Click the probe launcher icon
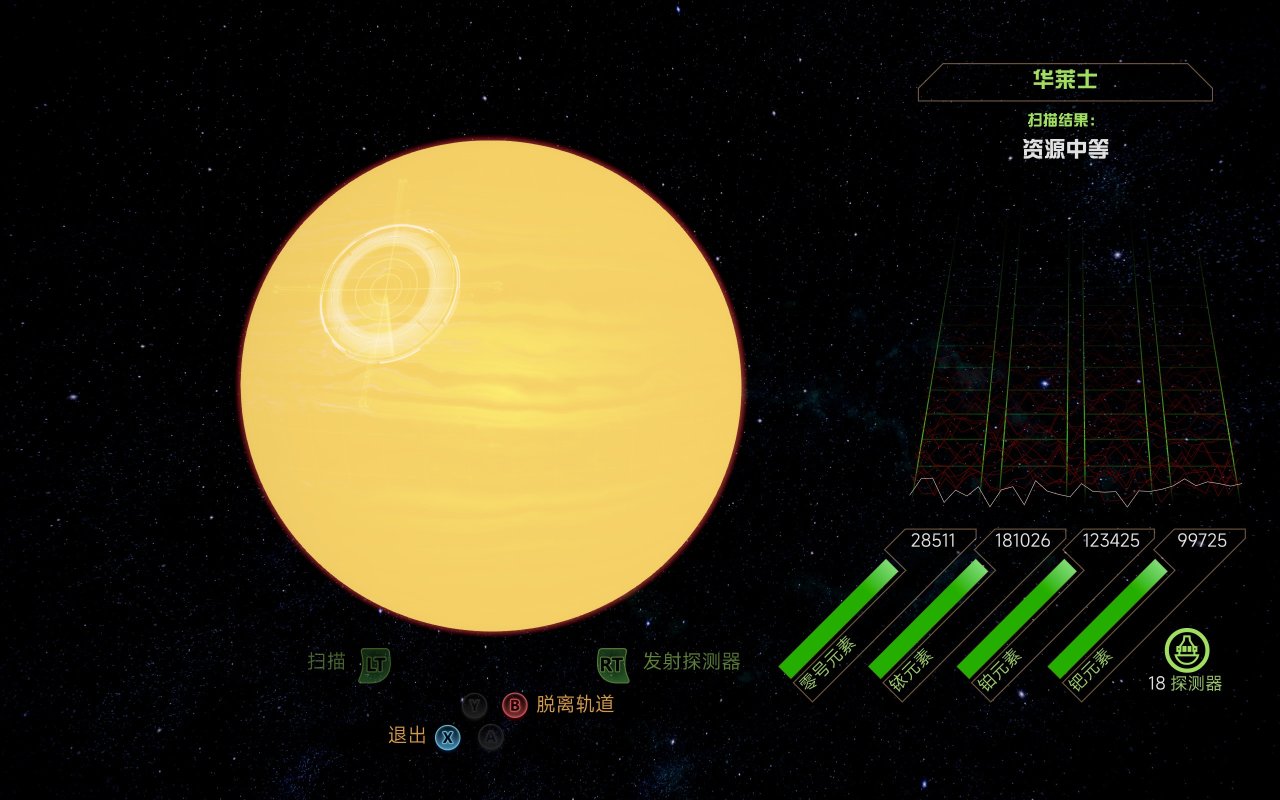This screenshot has width=1280, height=800. [1187, 650]
